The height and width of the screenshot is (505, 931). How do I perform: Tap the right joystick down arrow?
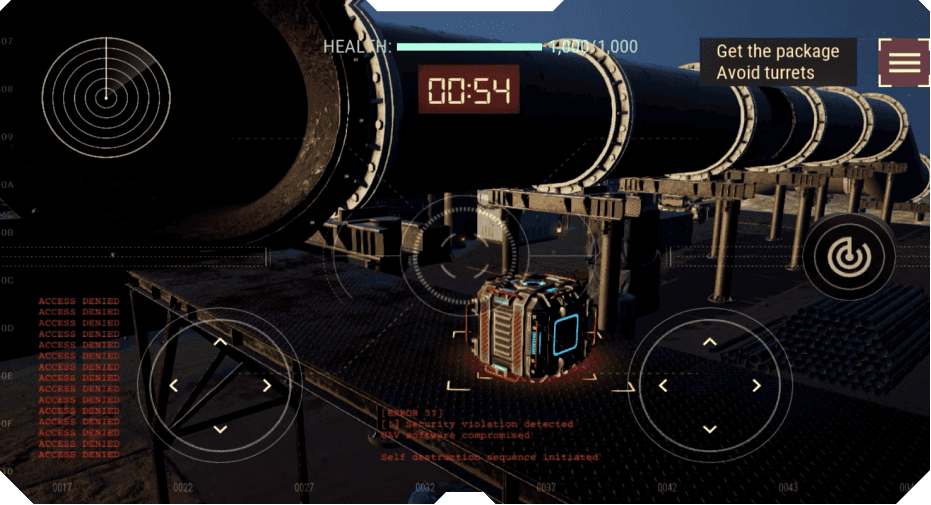click(710, 429)
